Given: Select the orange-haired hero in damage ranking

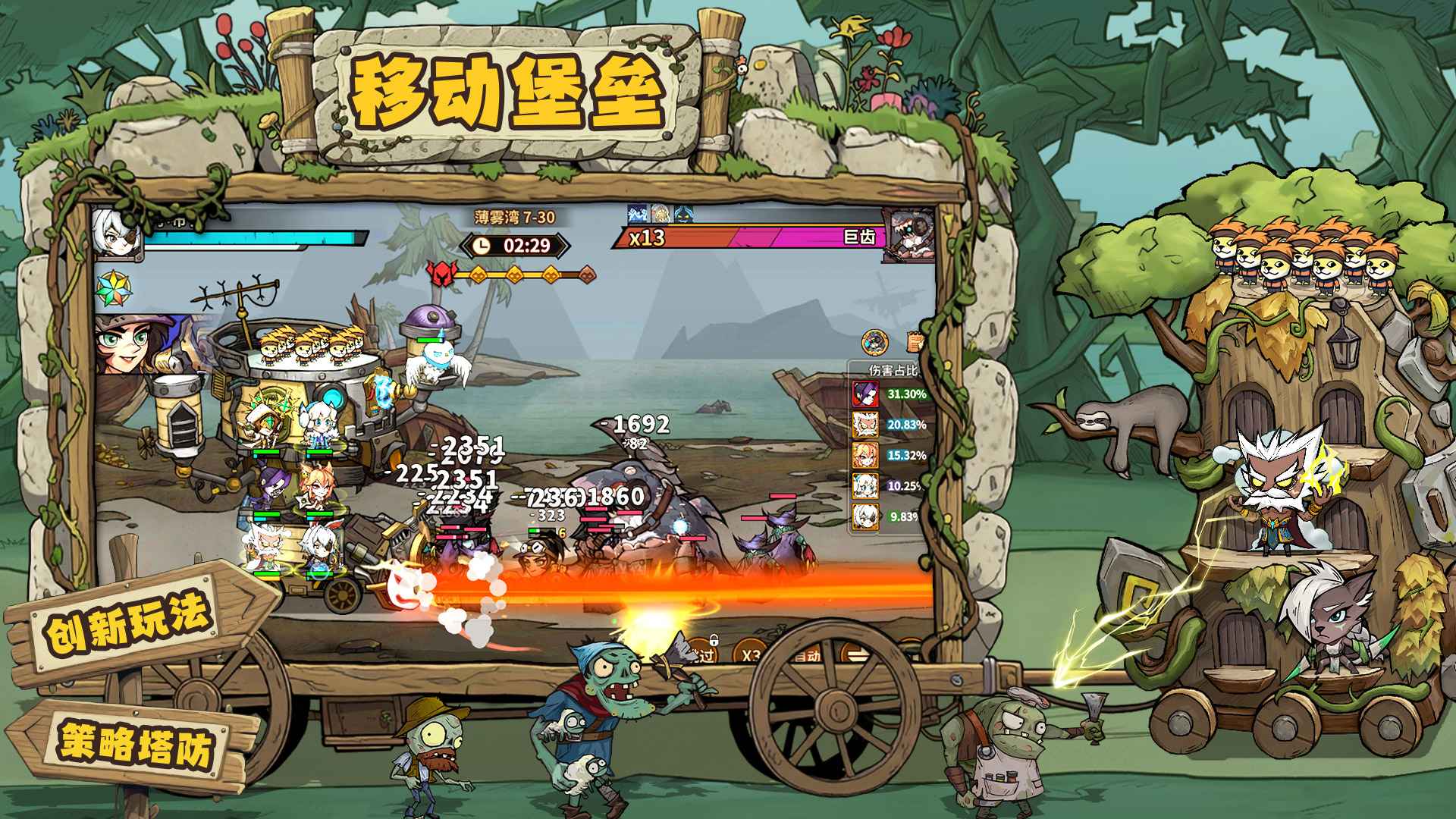Looking at the screenshot, I should tap(865, 455).
